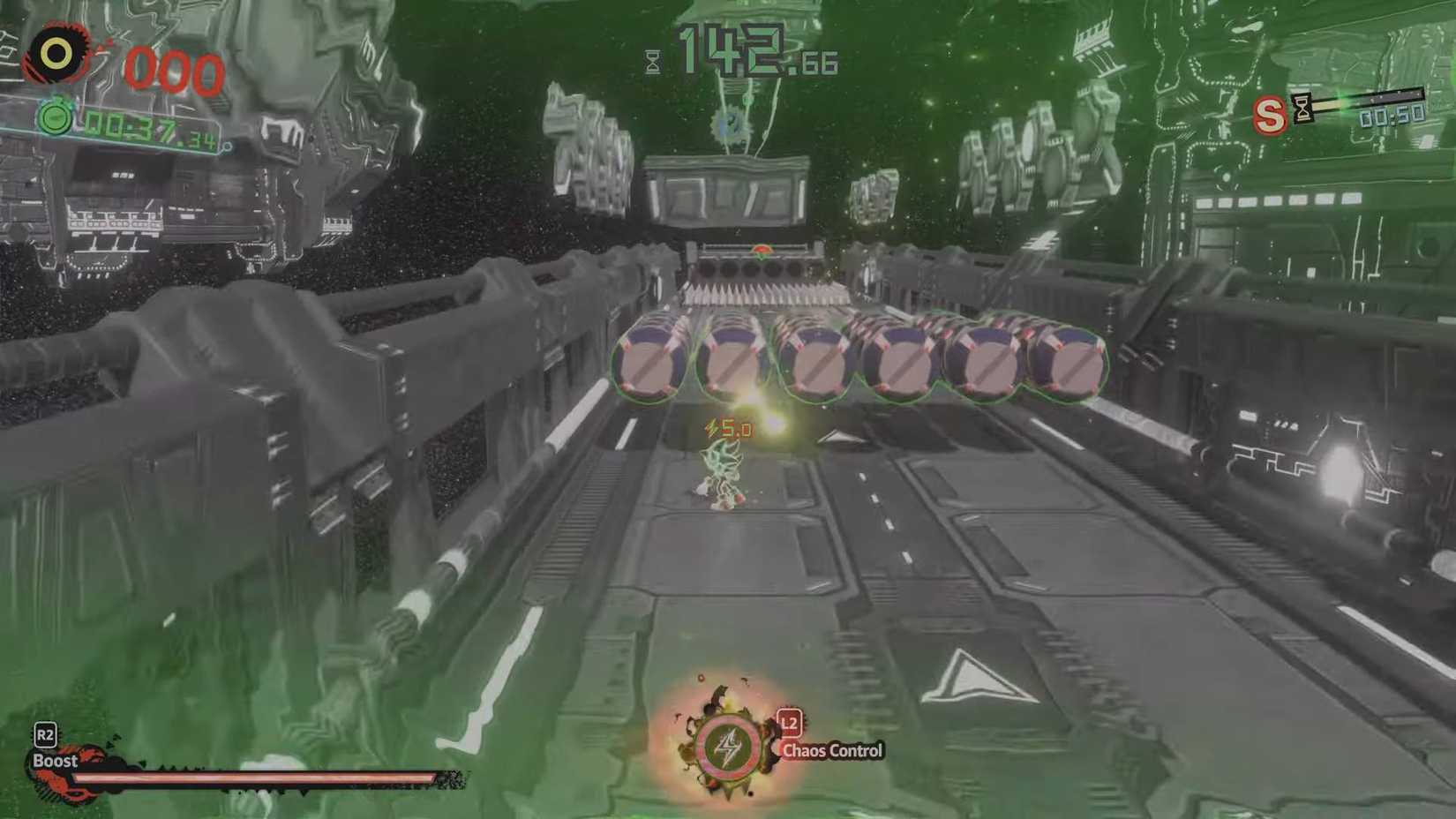Click the green chaos energy 5.0 indicator
1456x819 pixels.
(729, 430)
